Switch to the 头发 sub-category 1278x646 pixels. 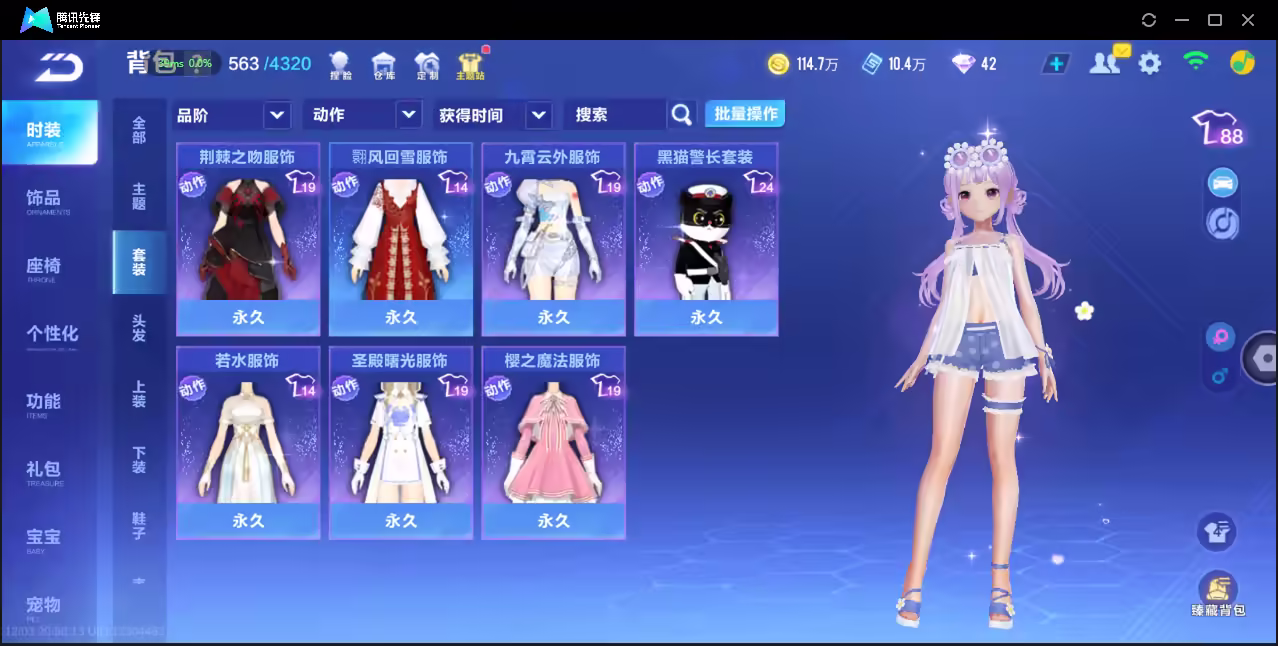(x=139, y=328)
